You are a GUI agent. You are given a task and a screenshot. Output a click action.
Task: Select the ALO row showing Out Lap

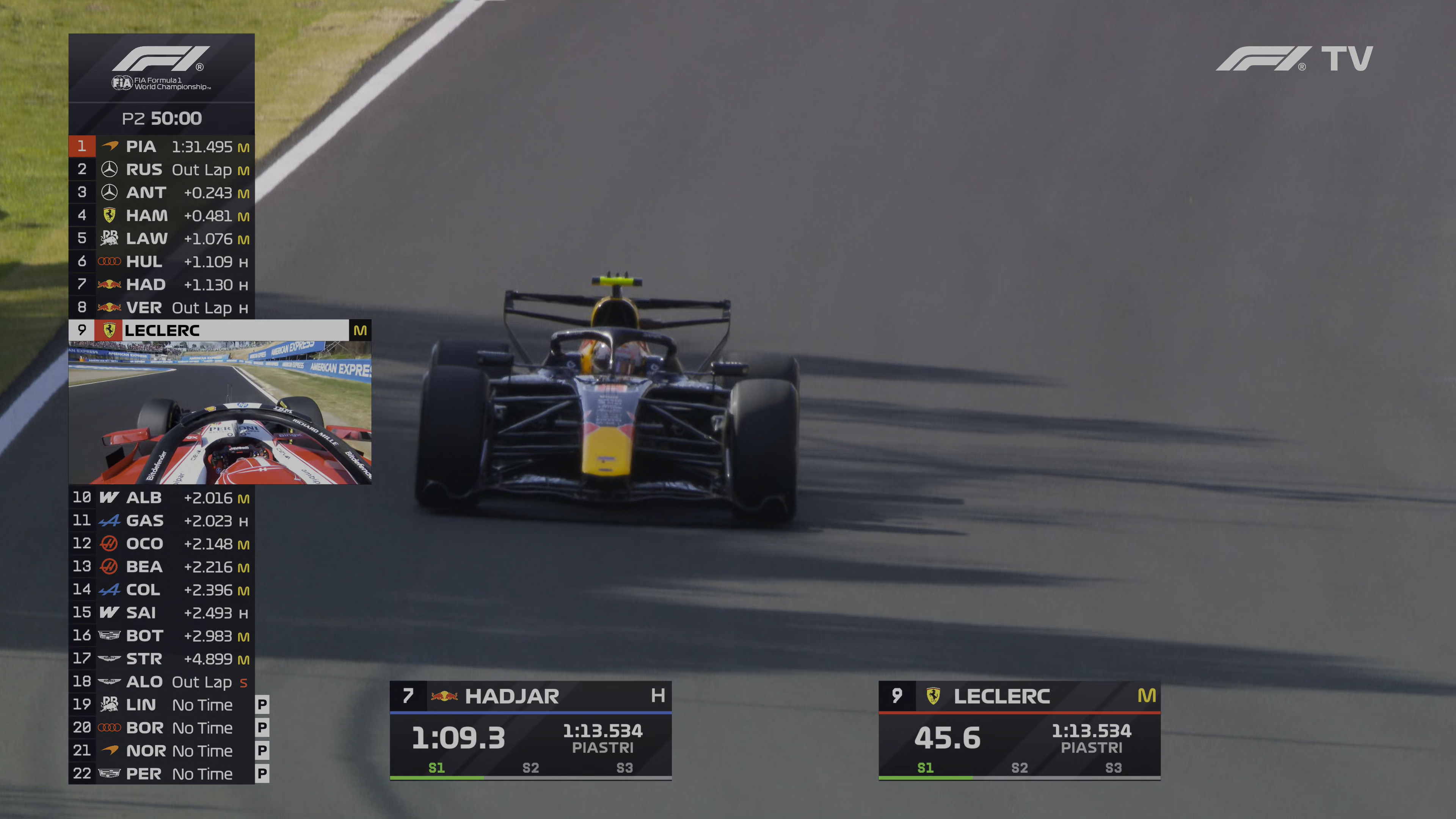tap(161, 682)
